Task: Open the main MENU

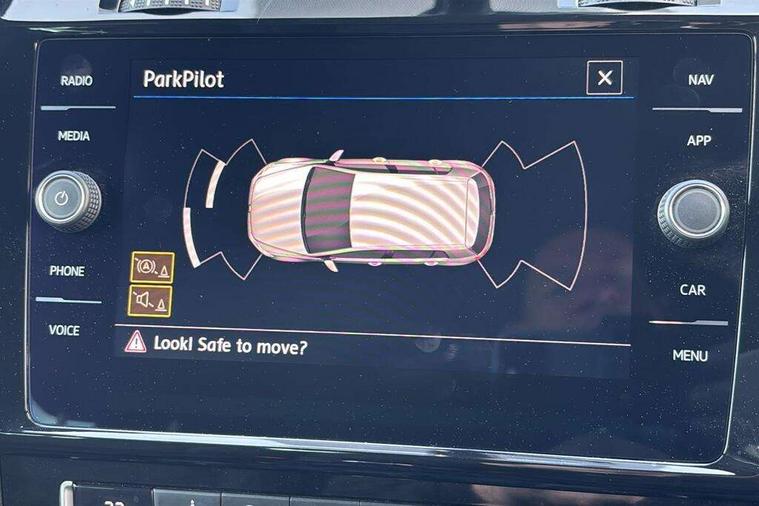Action: (690, 355)
